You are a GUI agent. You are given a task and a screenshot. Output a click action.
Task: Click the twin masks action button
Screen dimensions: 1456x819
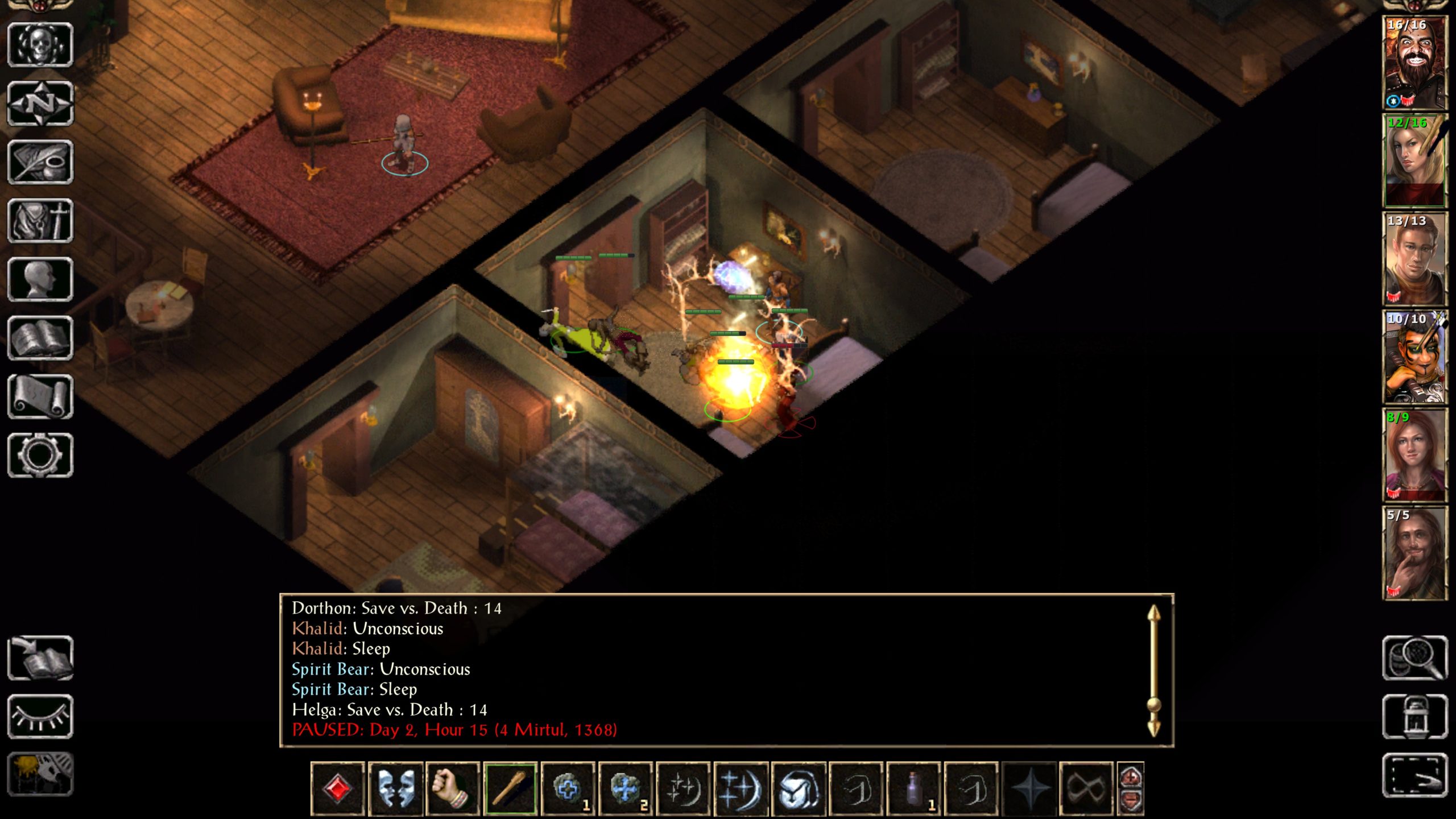click(x=395, y=789)
